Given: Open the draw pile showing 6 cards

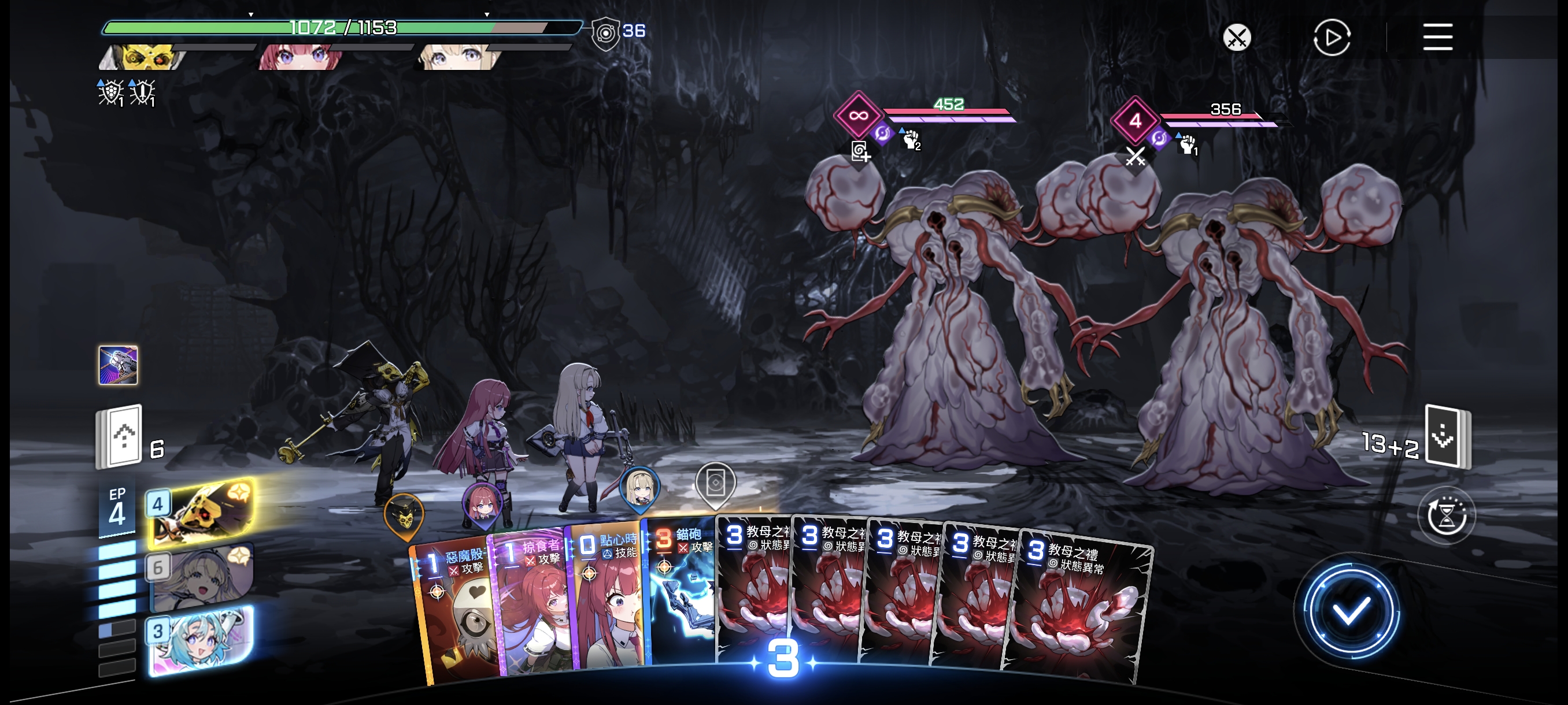Looking at the screenshot, I should [x=120, y=437].
